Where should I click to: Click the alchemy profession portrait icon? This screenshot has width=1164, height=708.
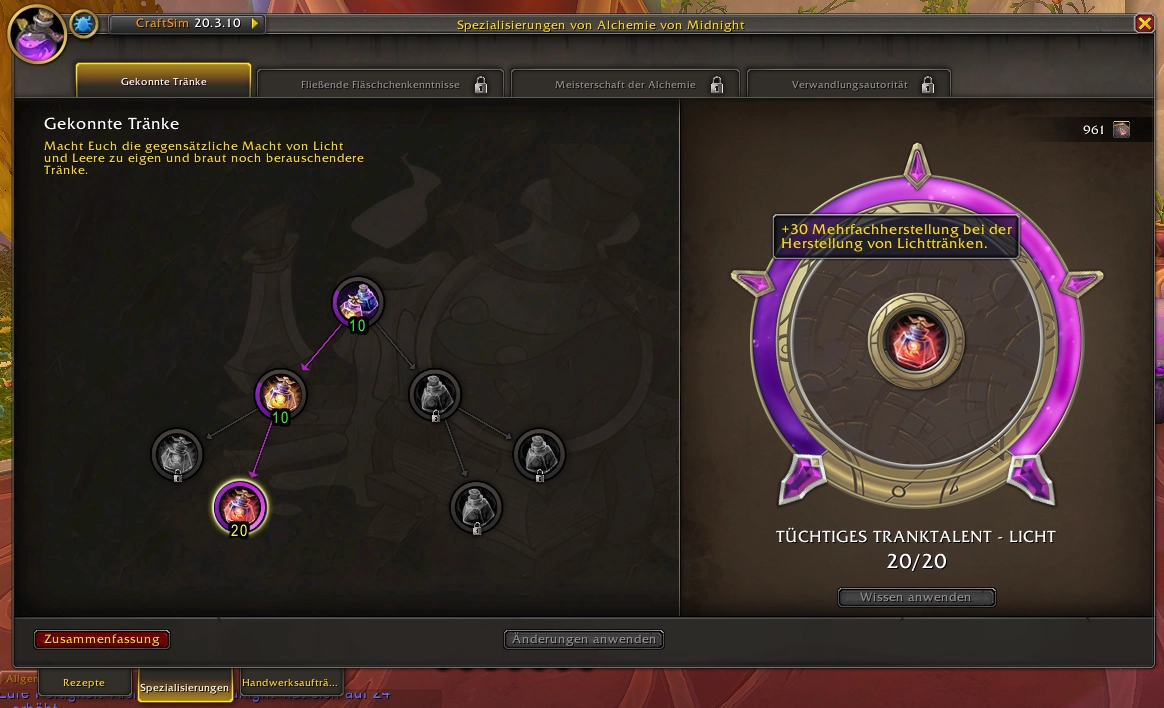(x=37, y=34)
